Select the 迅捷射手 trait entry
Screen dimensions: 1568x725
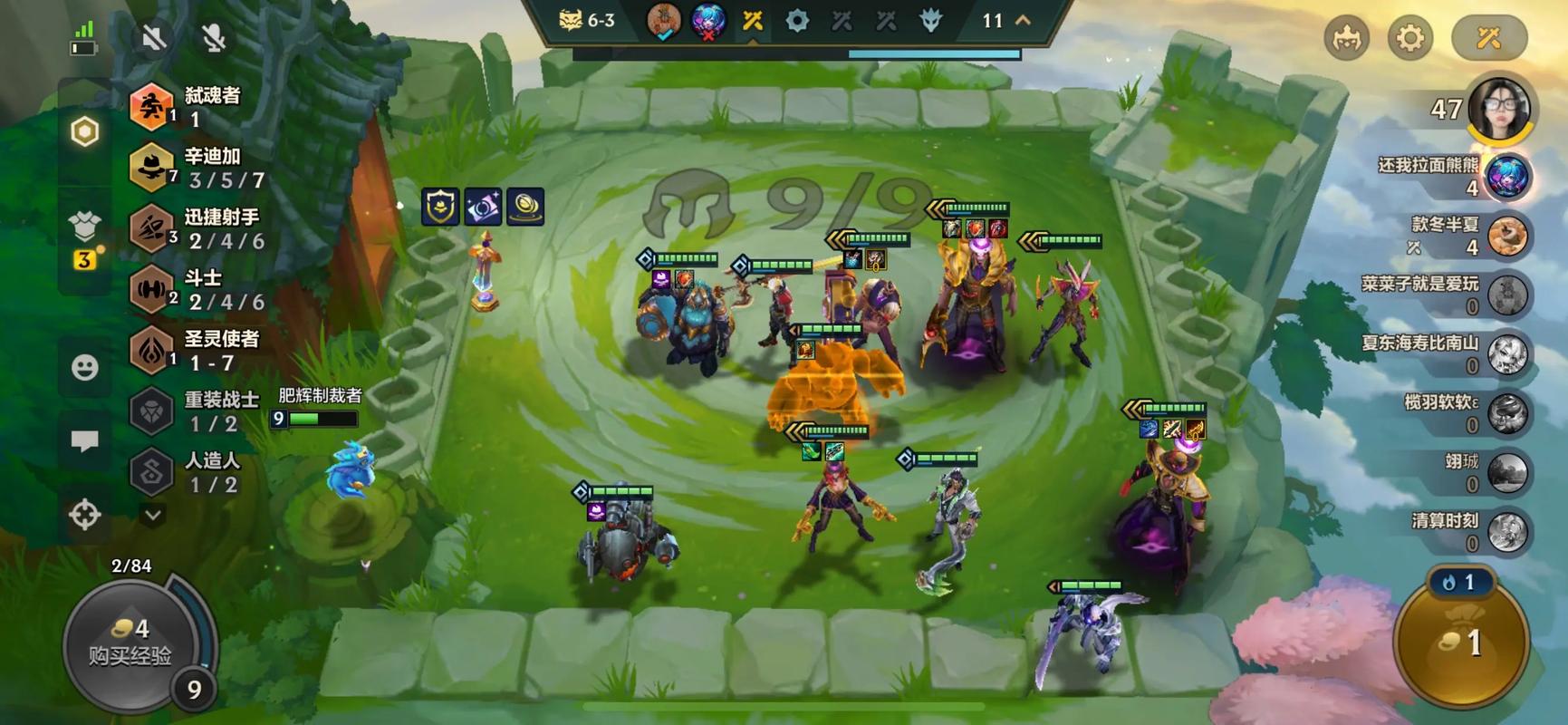tap(199, 228)
